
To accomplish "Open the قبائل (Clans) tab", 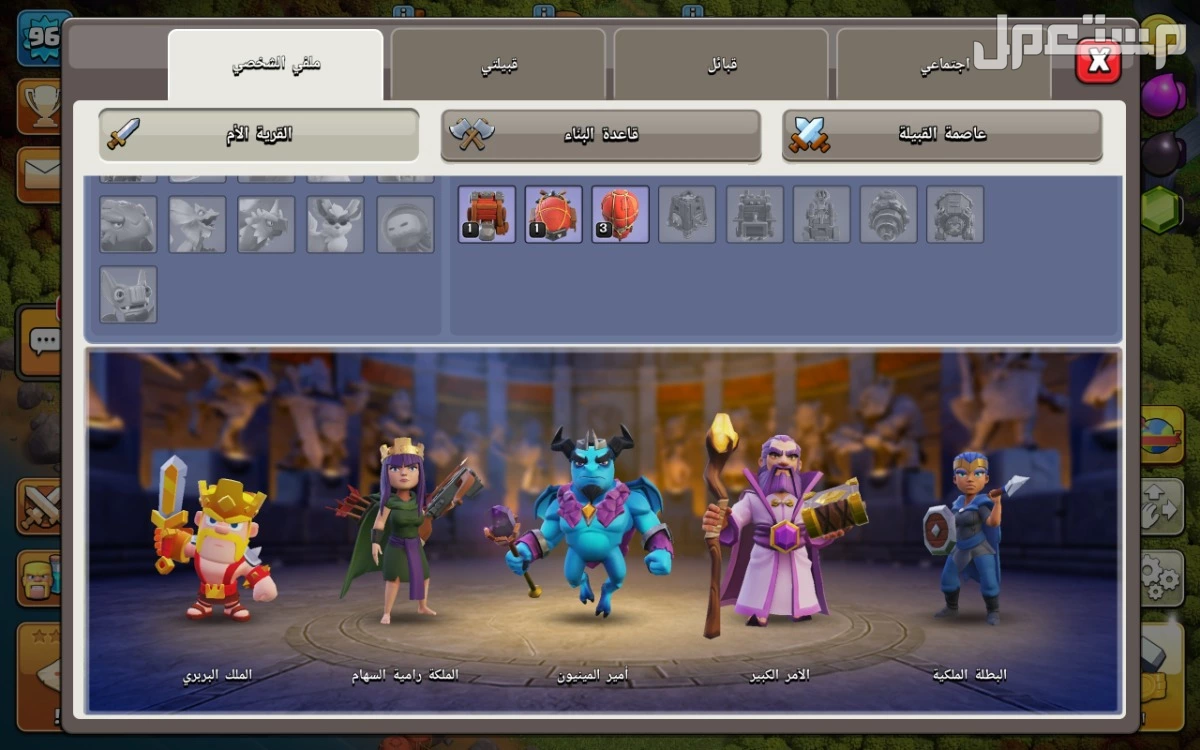I will coord(721,66).
